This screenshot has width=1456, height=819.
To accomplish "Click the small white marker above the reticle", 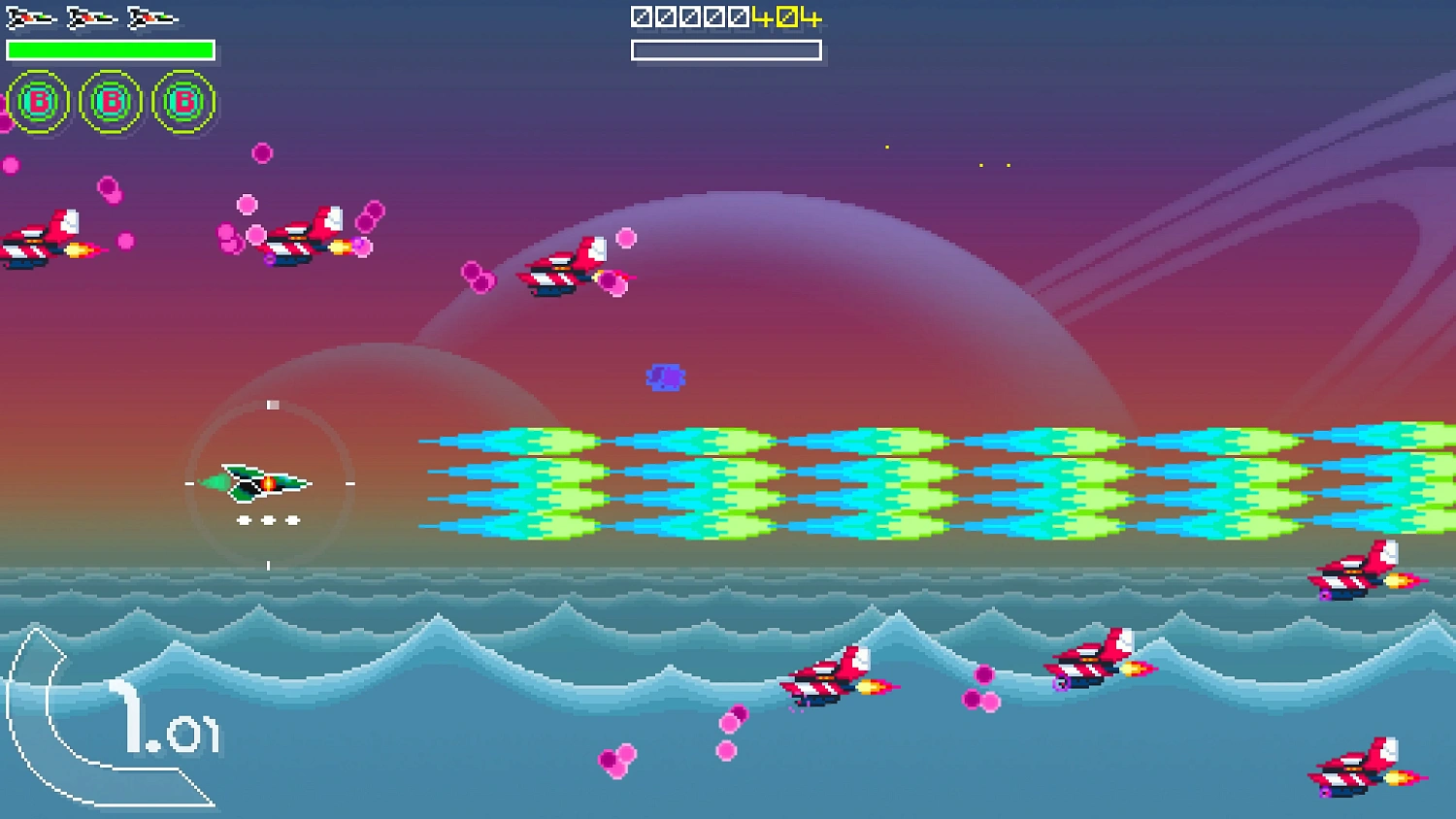I will [272, 404].
